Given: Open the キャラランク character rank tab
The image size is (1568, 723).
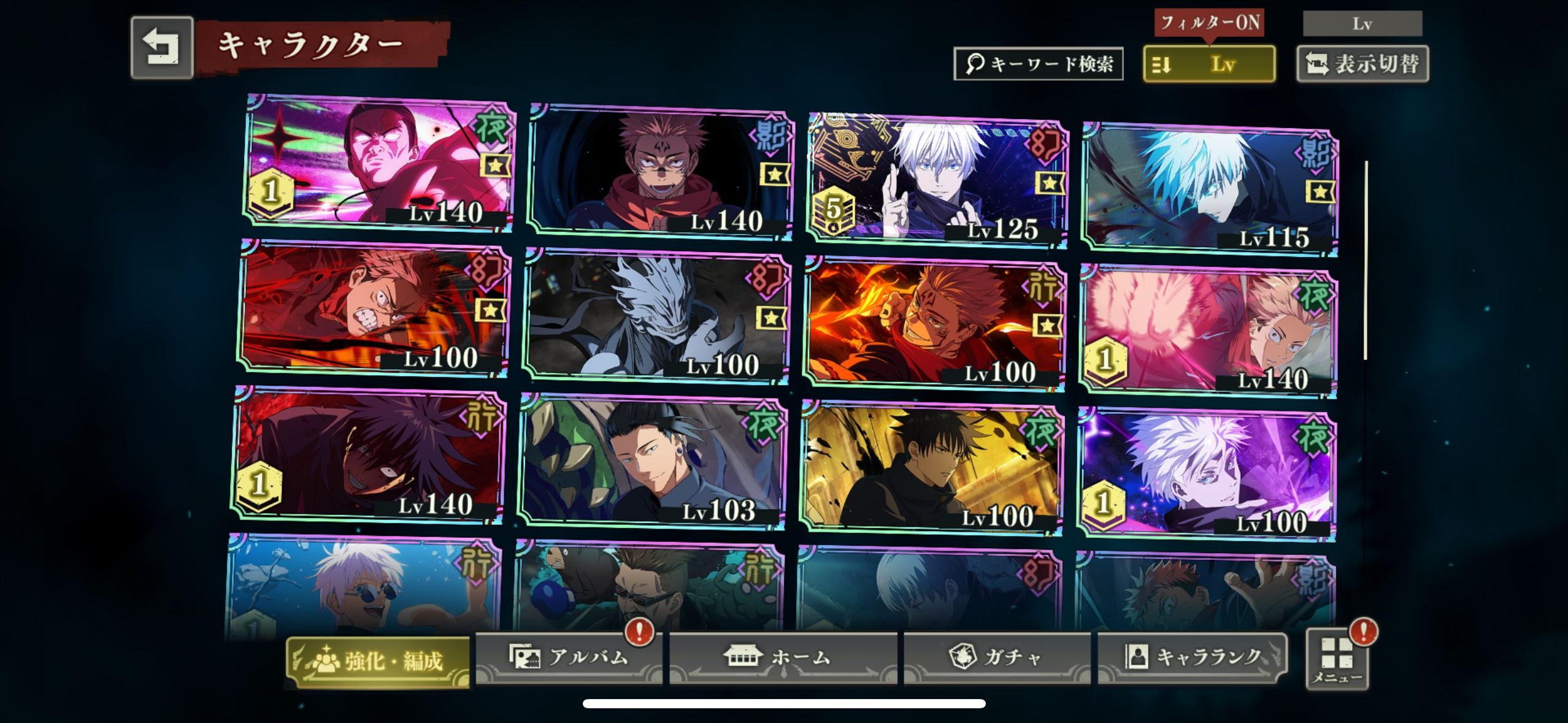Looking at the screenshot, I should pos(1191,657).
